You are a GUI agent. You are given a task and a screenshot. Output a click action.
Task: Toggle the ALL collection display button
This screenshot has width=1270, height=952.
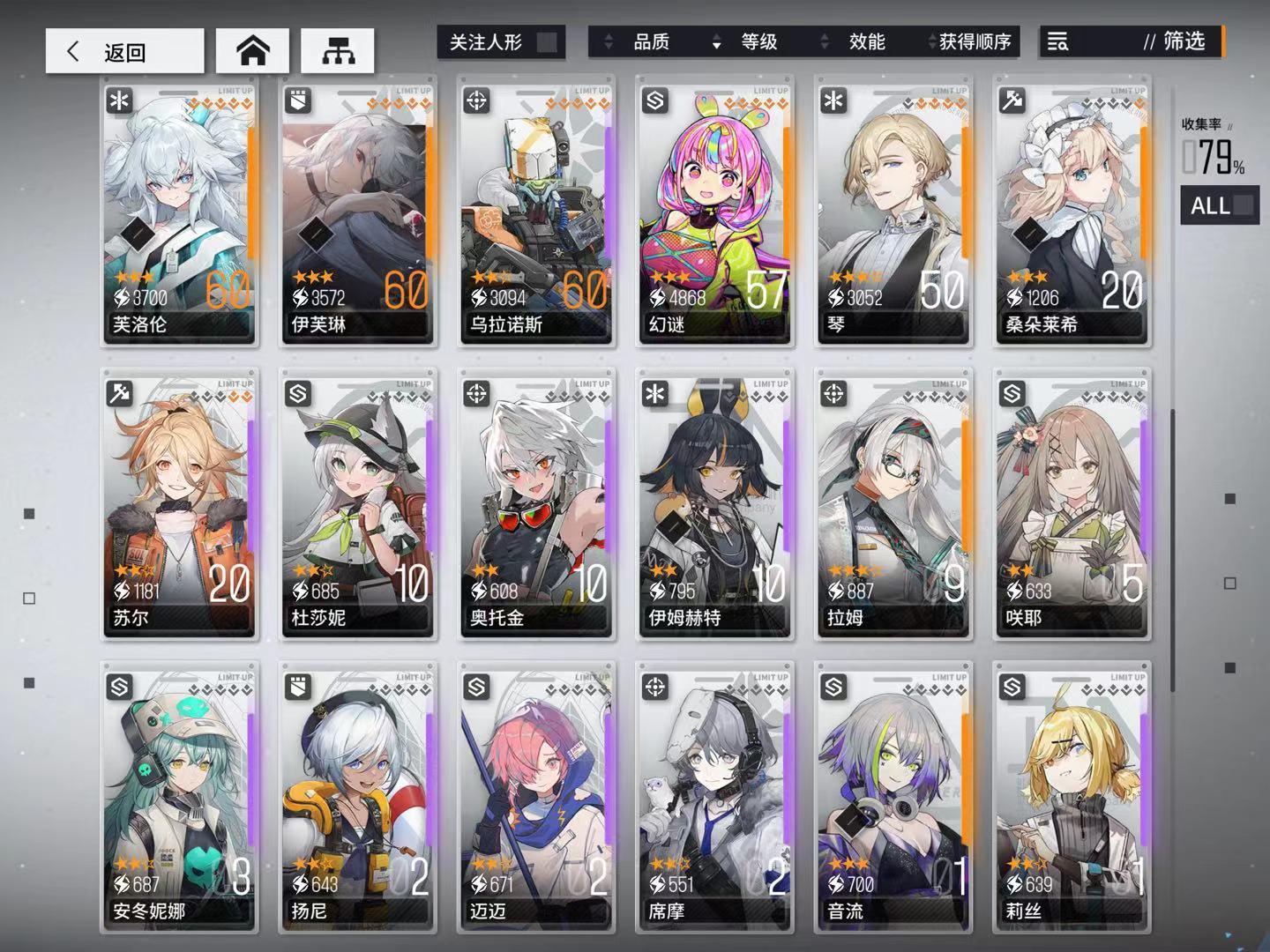pyautogui.click(x=1219, y=206)
